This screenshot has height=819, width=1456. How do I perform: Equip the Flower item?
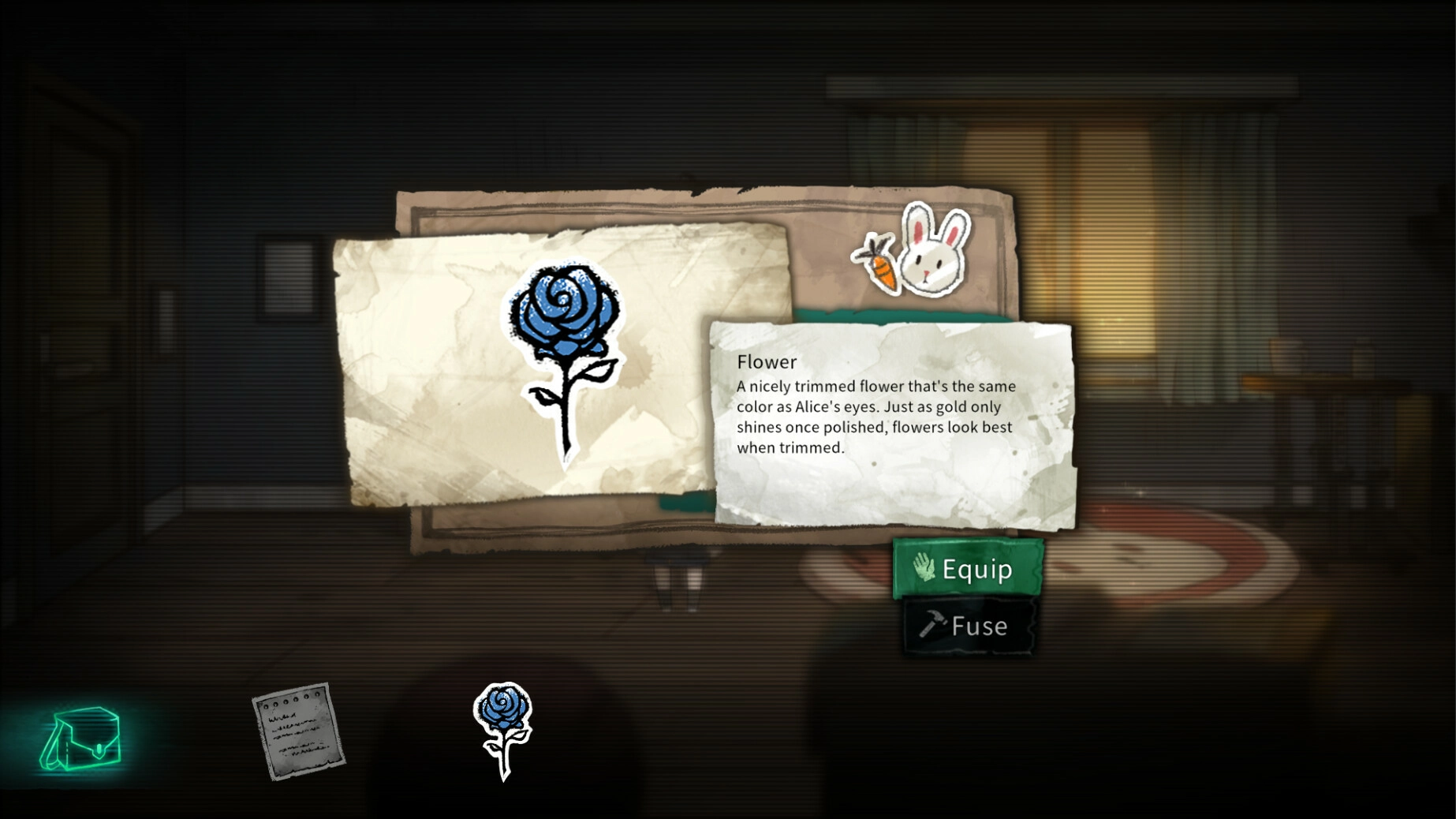pos(967,568)
